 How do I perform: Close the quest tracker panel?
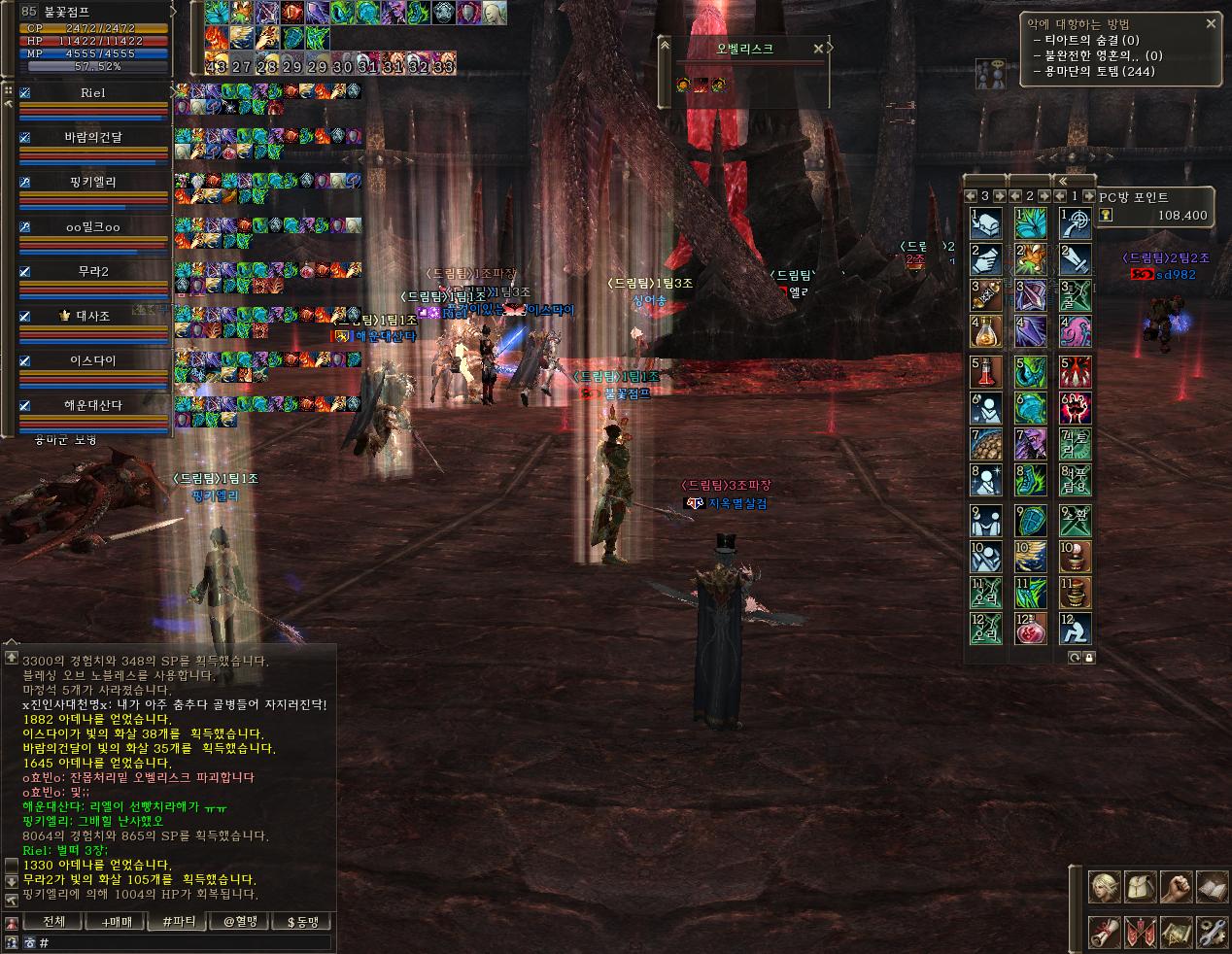click(x=1211, y=23)
